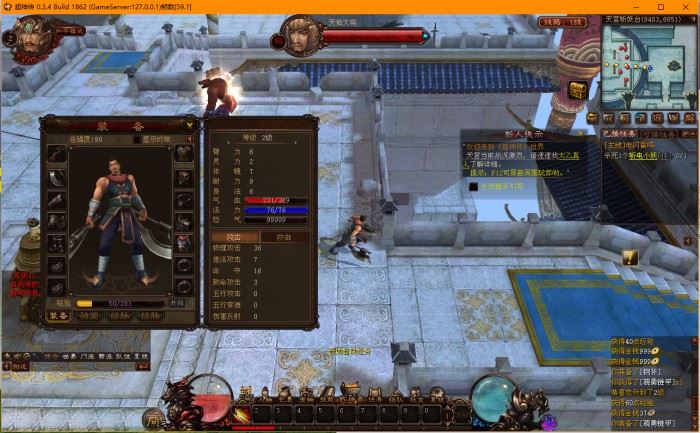This screenshot has height=433, width=700.
Task: Tick the checkbox in newcomer tips
Action: (474, 186)
